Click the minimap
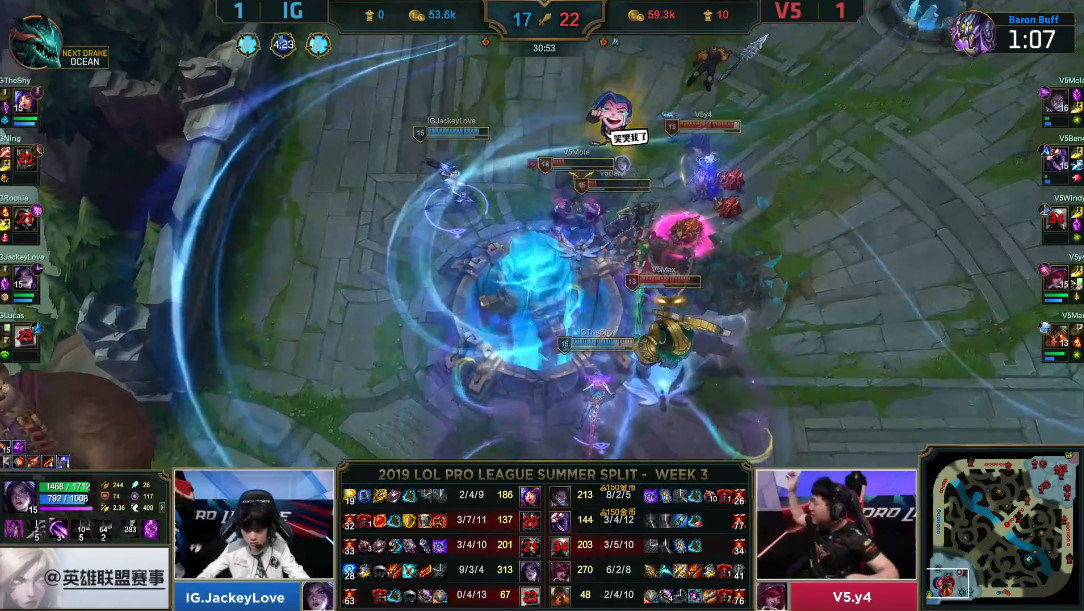The image size is (1084, 611). tap(1002, 529)
